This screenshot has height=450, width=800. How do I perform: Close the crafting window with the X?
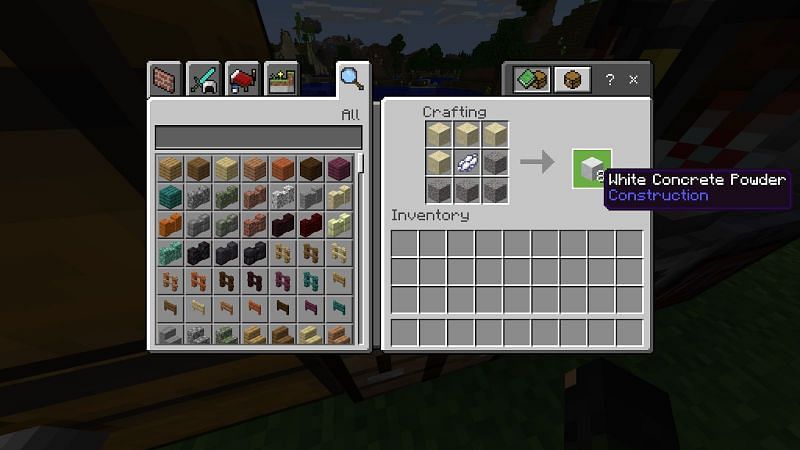point(633,80)
